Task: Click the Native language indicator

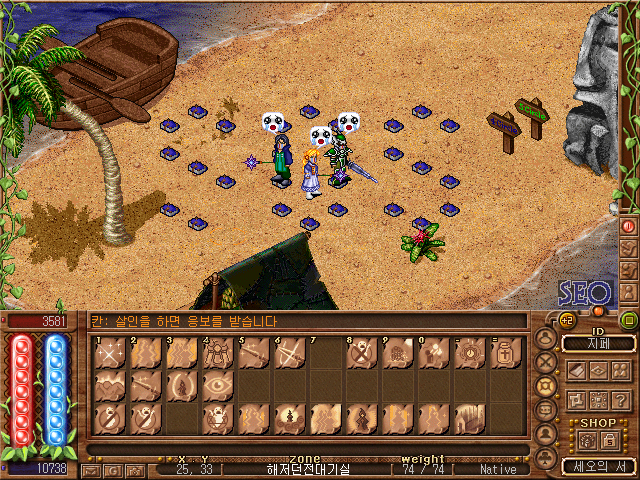Action: [498, 468]
